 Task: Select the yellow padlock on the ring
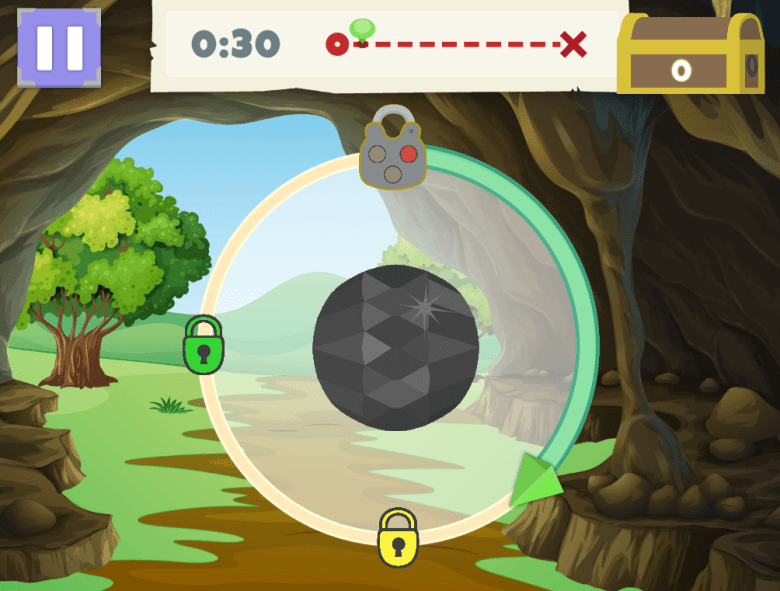tap(397, 538)
